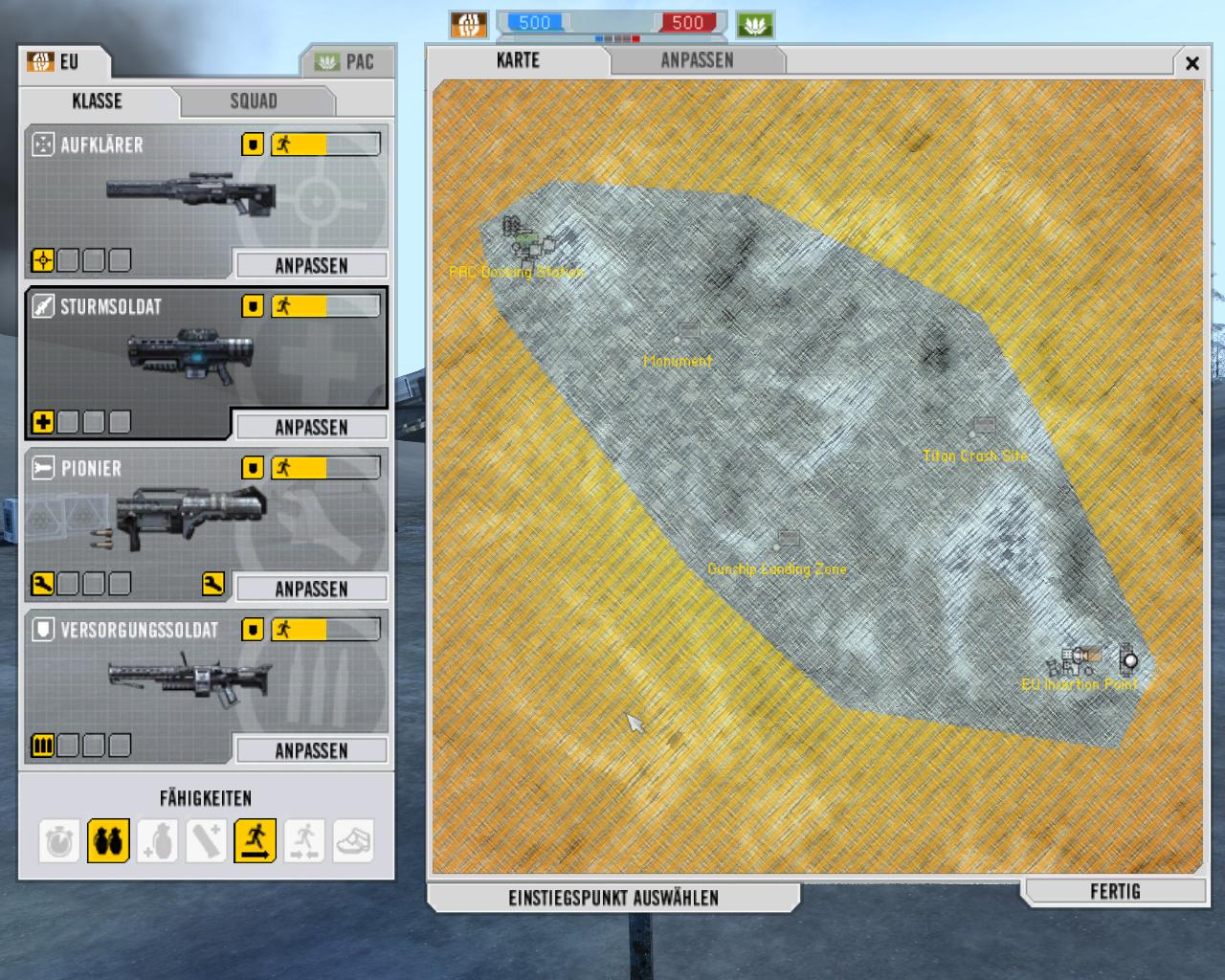Select the Gunship Landing Zone marker
This screenshot has height=980, width=1225.
pyautogui.click(x=788, y=539)
